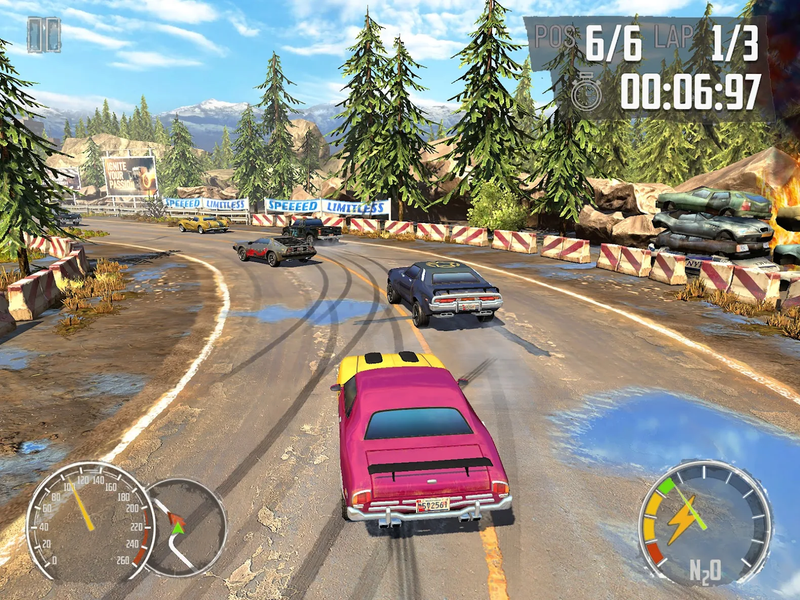Pause the race with the pause button
Viewport: 800px width, 600px height.
pos(44,35)
